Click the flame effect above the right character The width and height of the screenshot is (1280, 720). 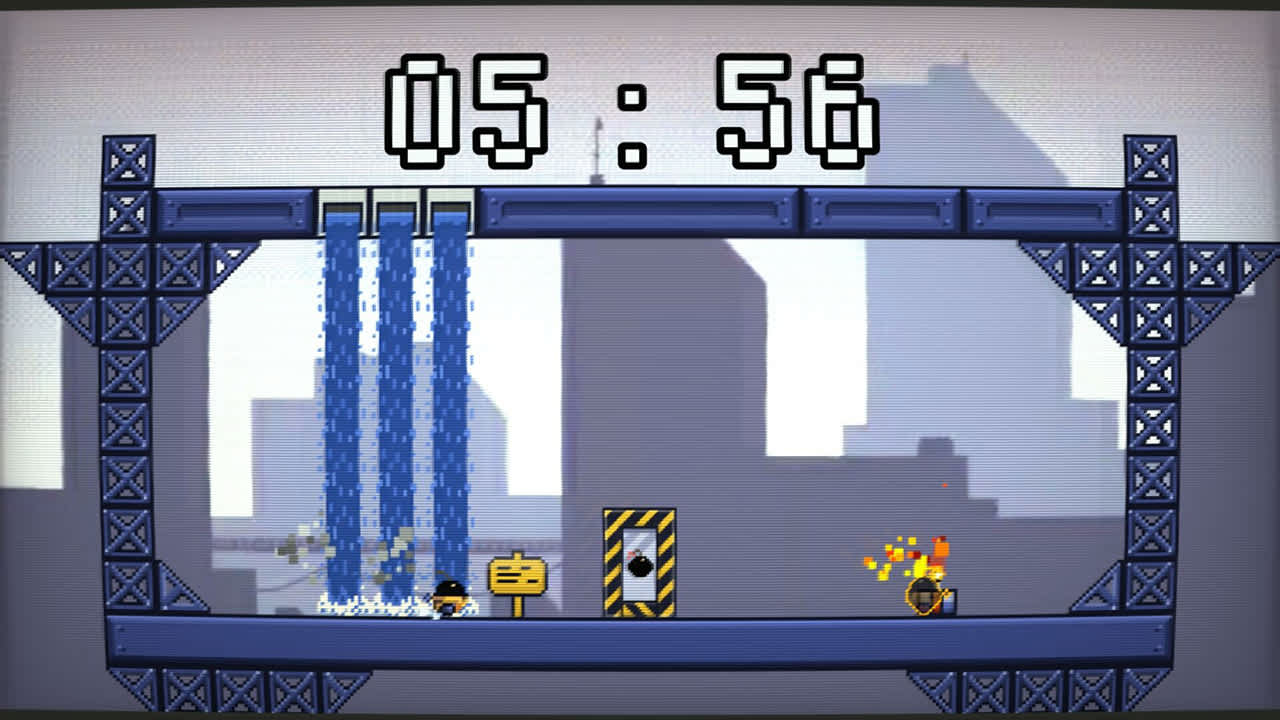point(900,550)
